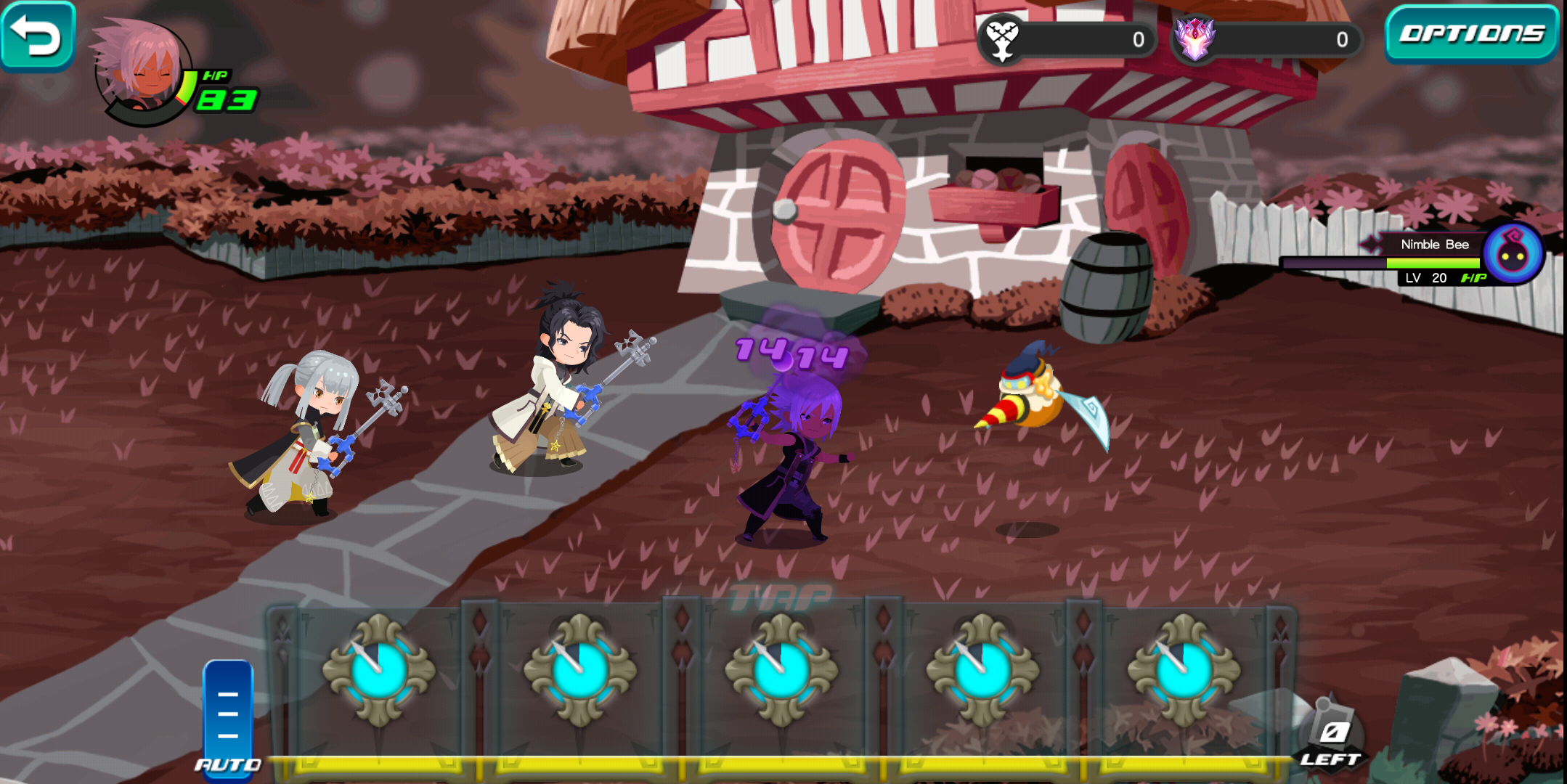Open the Options menu
Image resolution: width=1567 pixels, height=784 pixels.
point(1470,33)
